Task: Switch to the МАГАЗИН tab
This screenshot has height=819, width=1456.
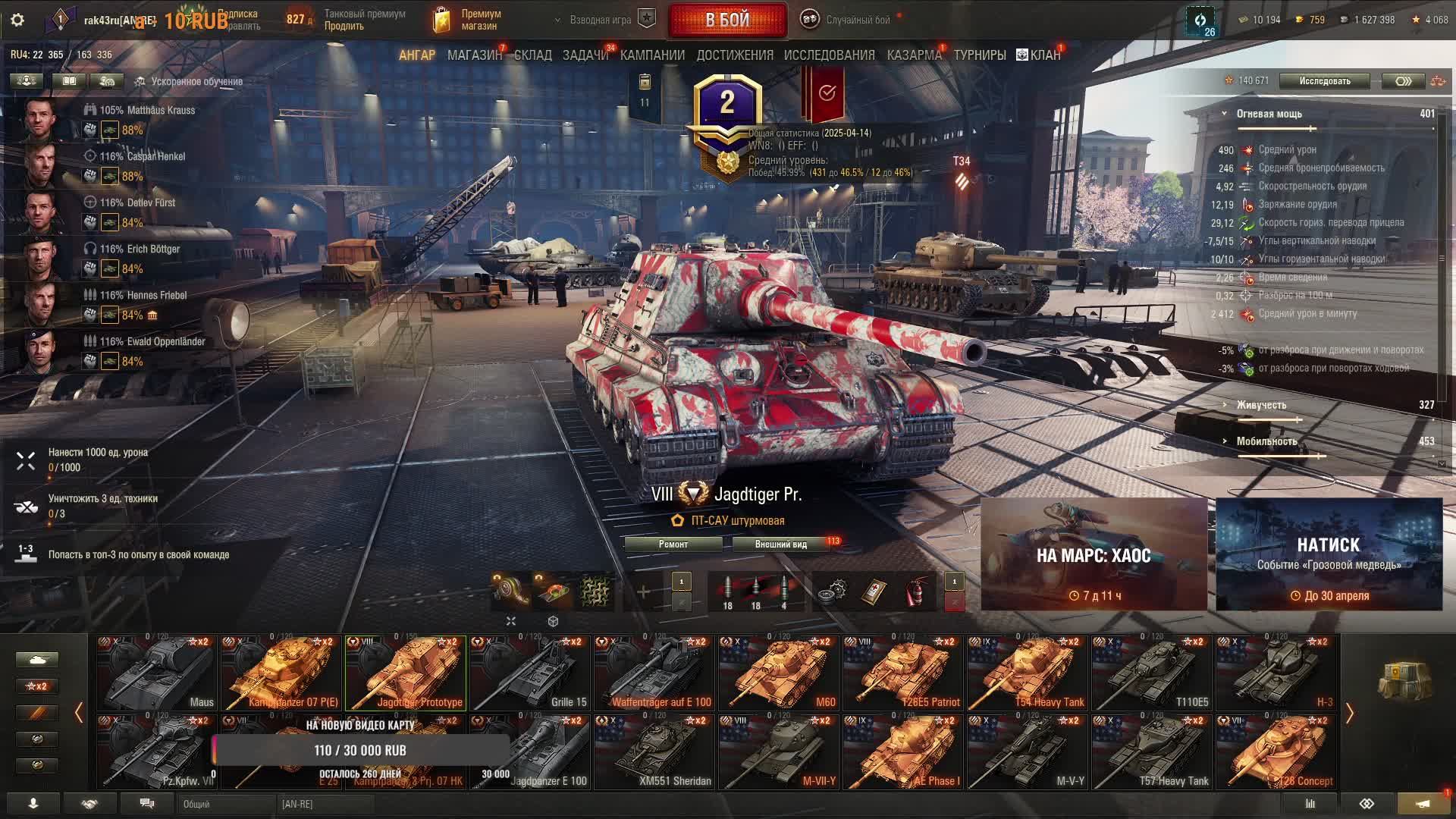Action: click(x=474, y=55)
